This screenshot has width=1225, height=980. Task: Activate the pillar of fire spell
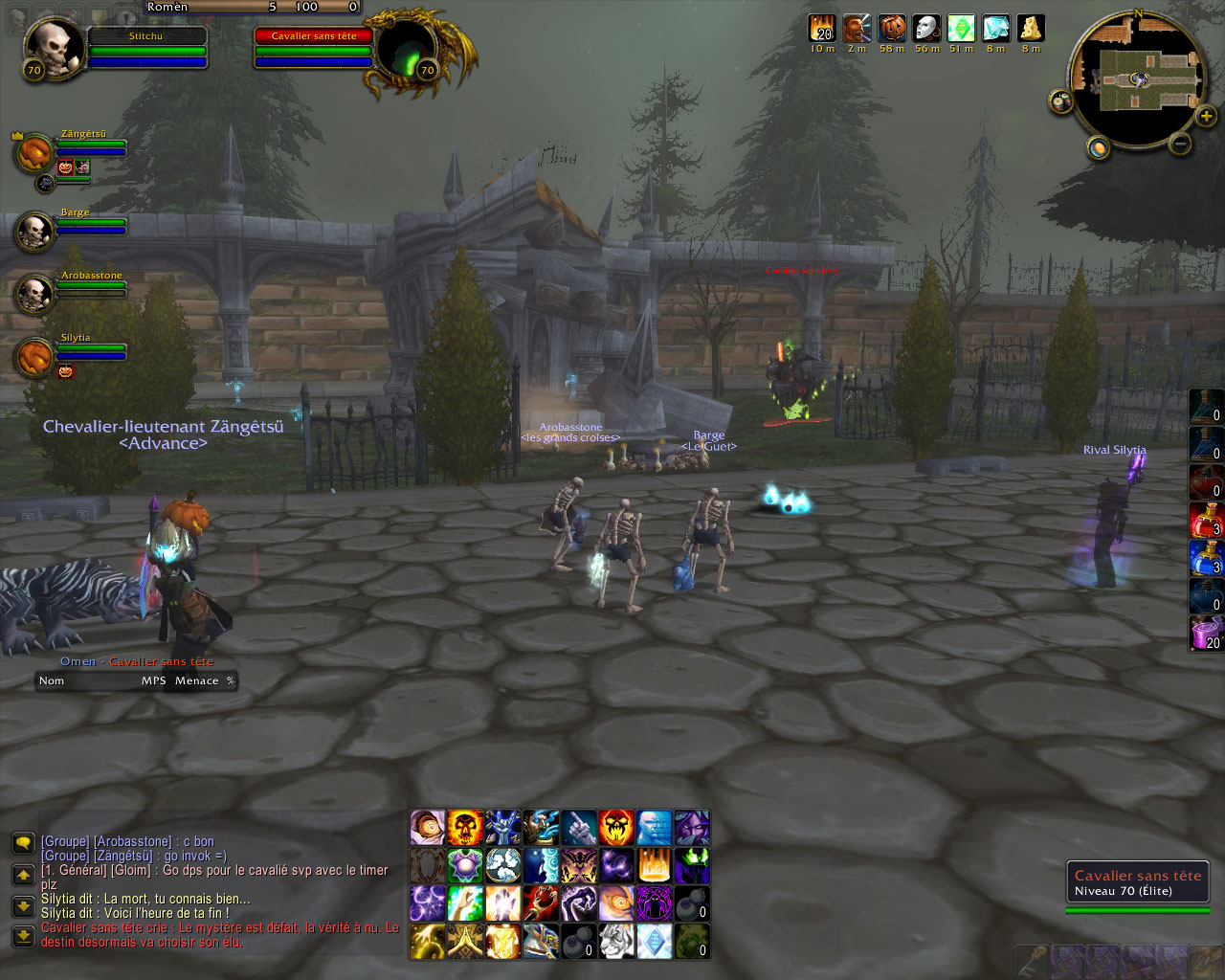(655, 865)
